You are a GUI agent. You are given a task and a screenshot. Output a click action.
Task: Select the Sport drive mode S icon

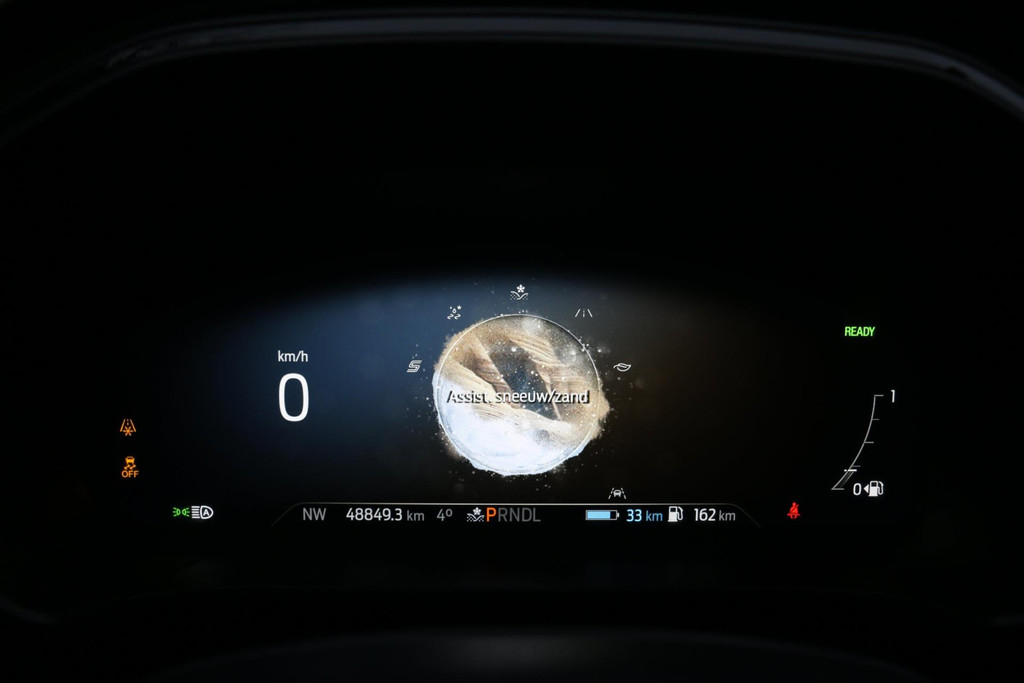pyautogui.click(x=414, y=366)
